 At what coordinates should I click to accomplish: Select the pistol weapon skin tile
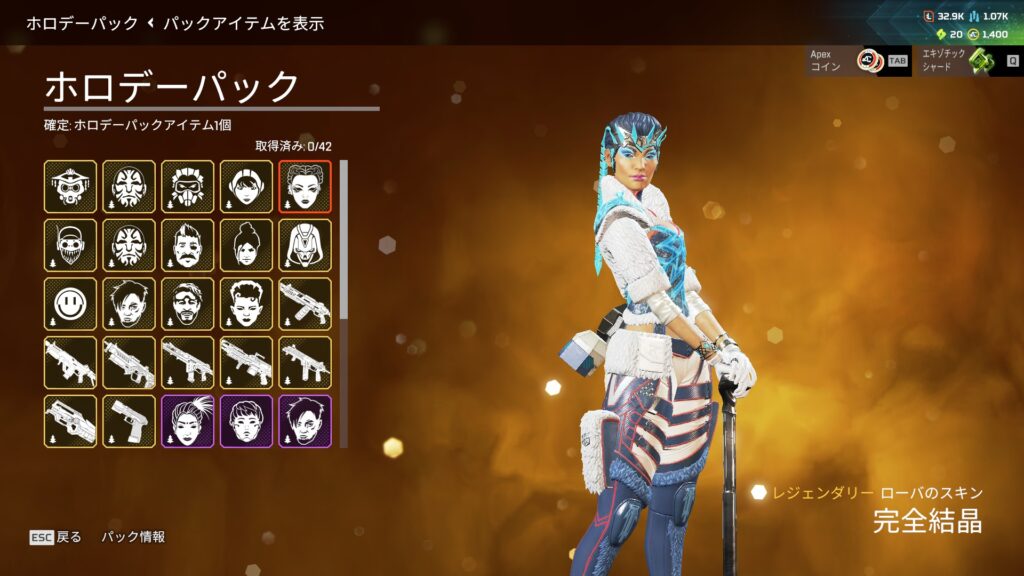129,421
